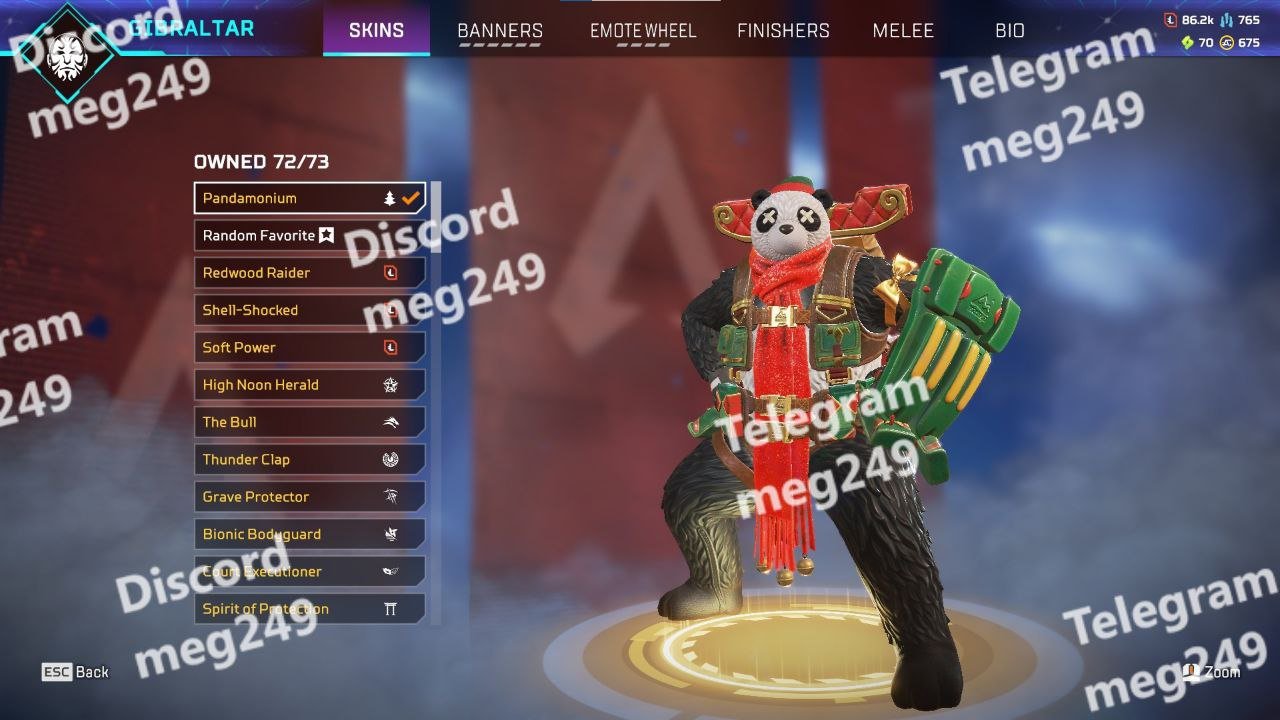Open the Emote Wheel tab

[642, 31]
